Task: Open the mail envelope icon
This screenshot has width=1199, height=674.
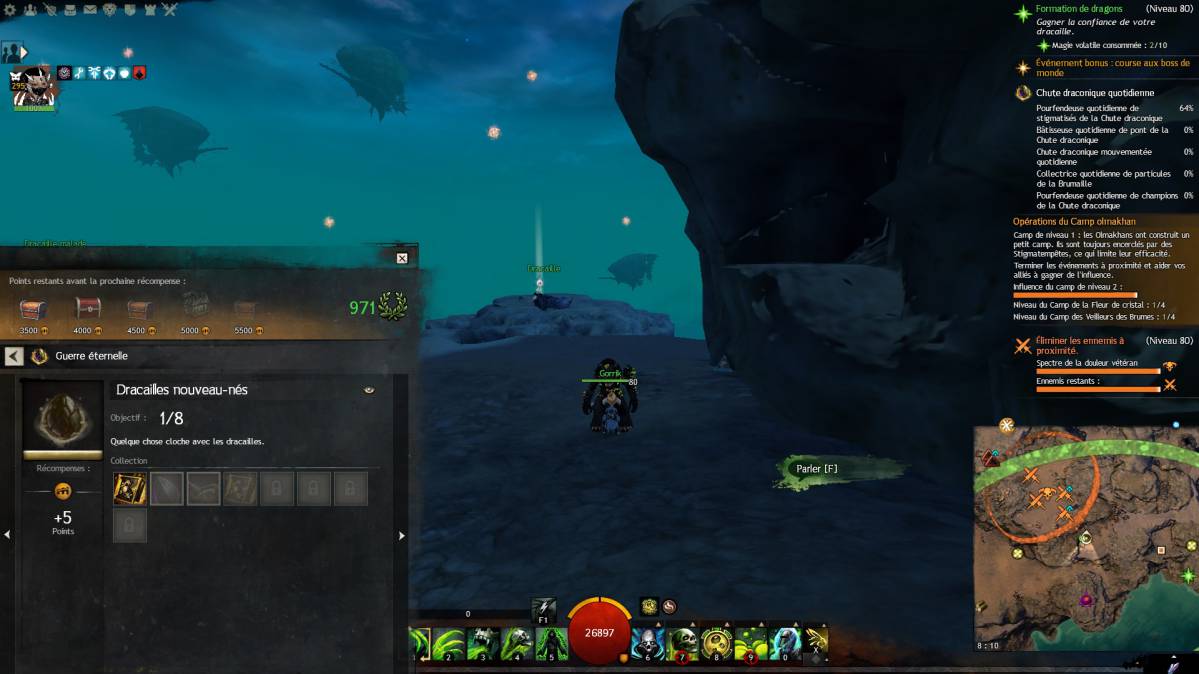Action: tap(90, 9)
